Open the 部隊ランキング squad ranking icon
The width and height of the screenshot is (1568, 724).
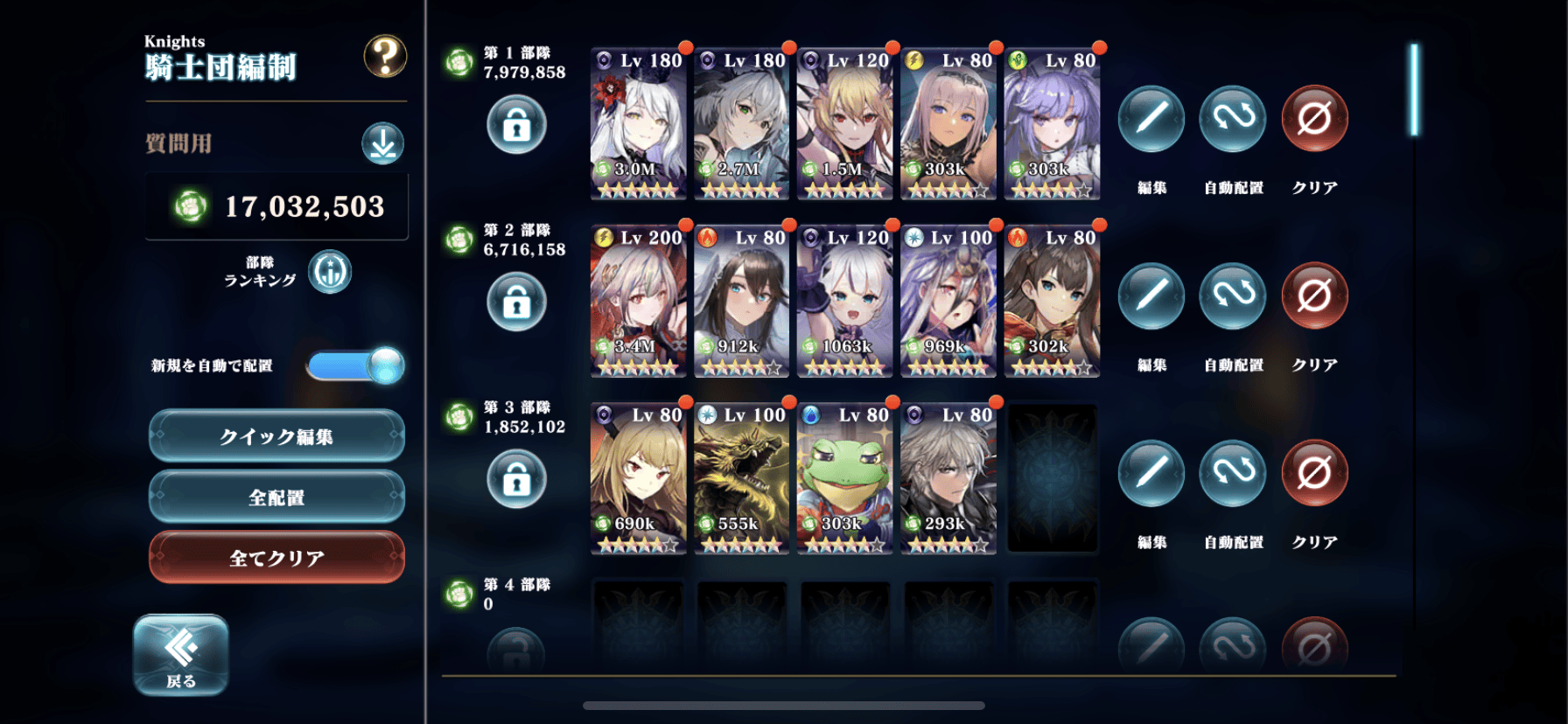(330, 272)
